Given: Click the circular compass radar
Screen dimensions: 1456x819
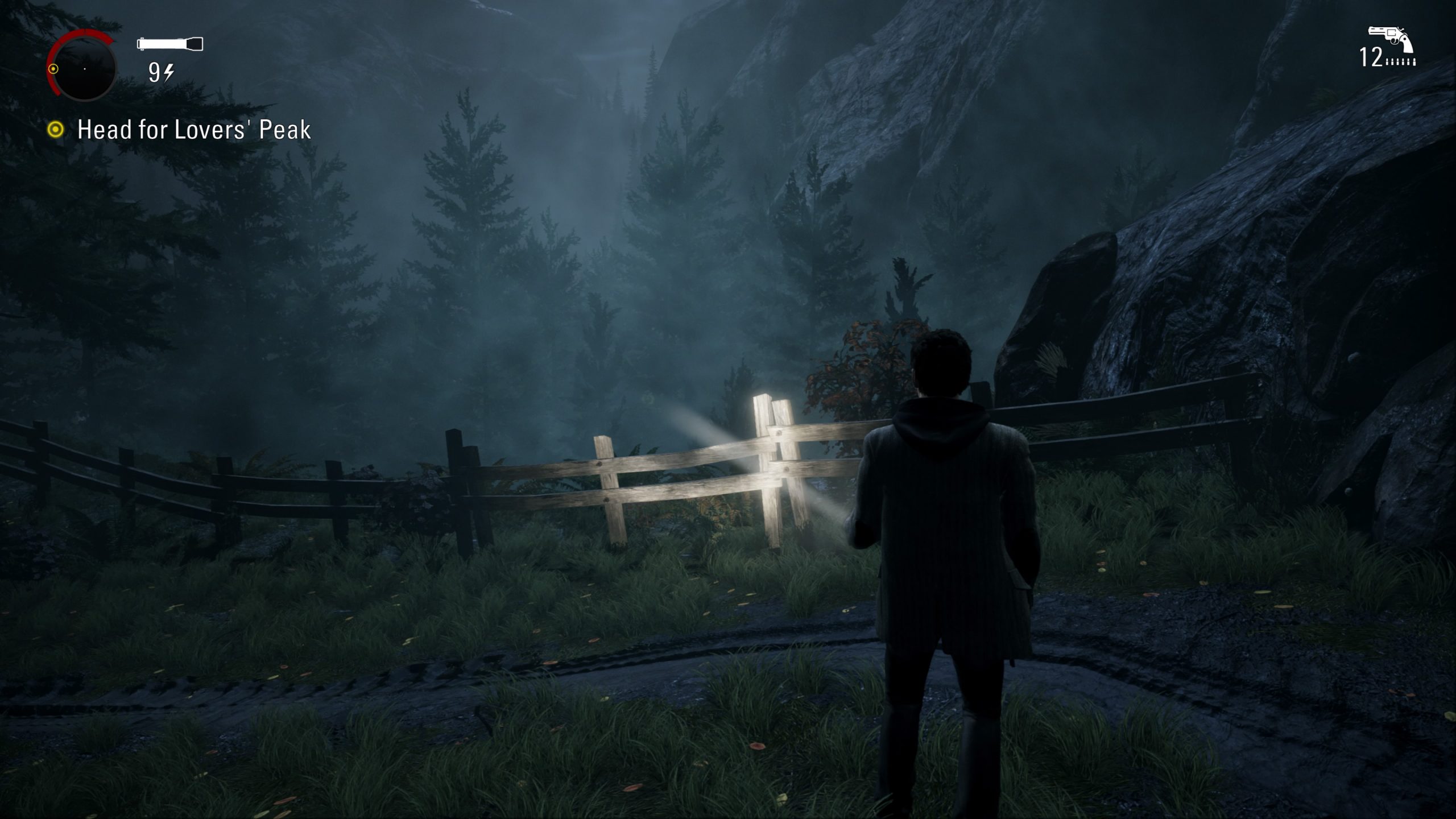Looking at the screenshot, I should 84,68.
